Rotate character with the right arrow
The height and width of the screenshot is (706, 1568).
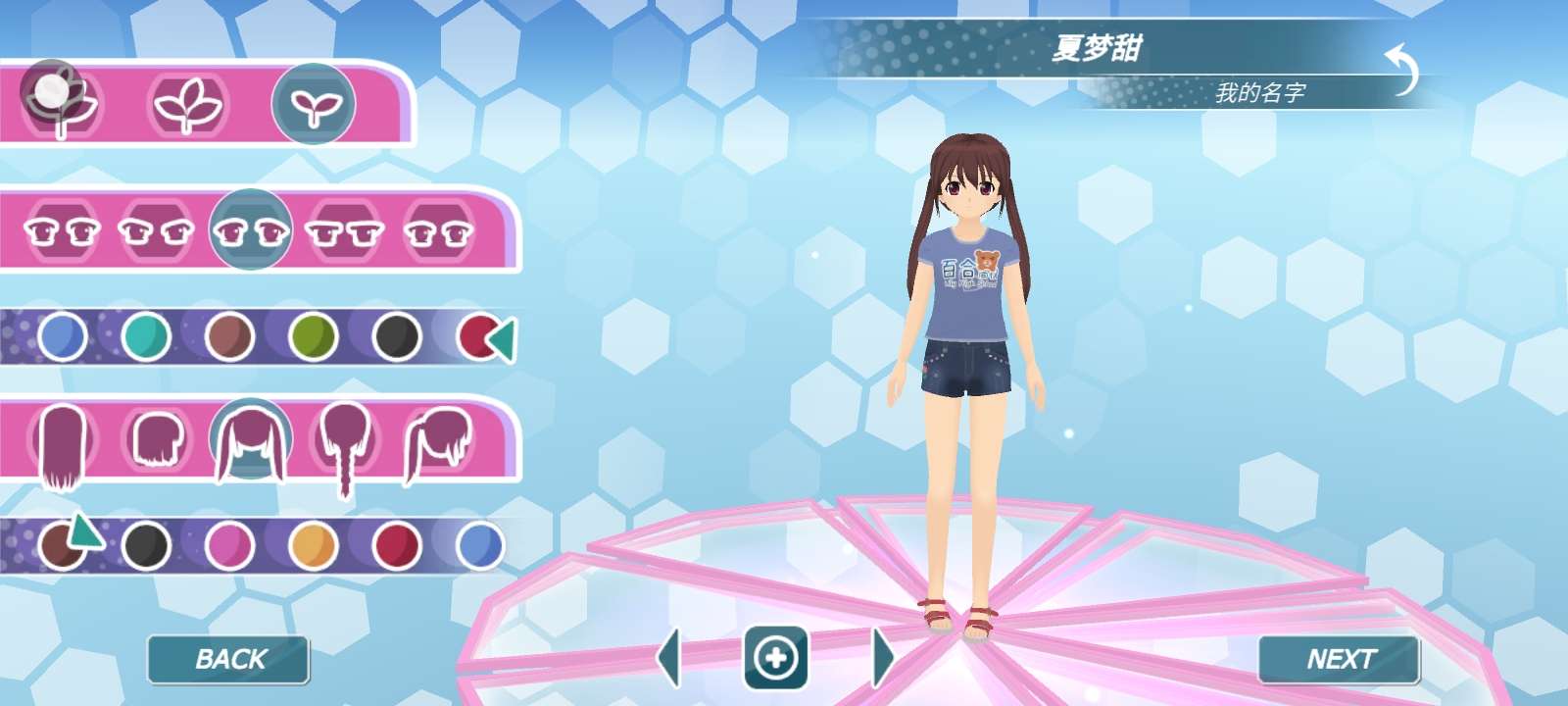point(882,657)
